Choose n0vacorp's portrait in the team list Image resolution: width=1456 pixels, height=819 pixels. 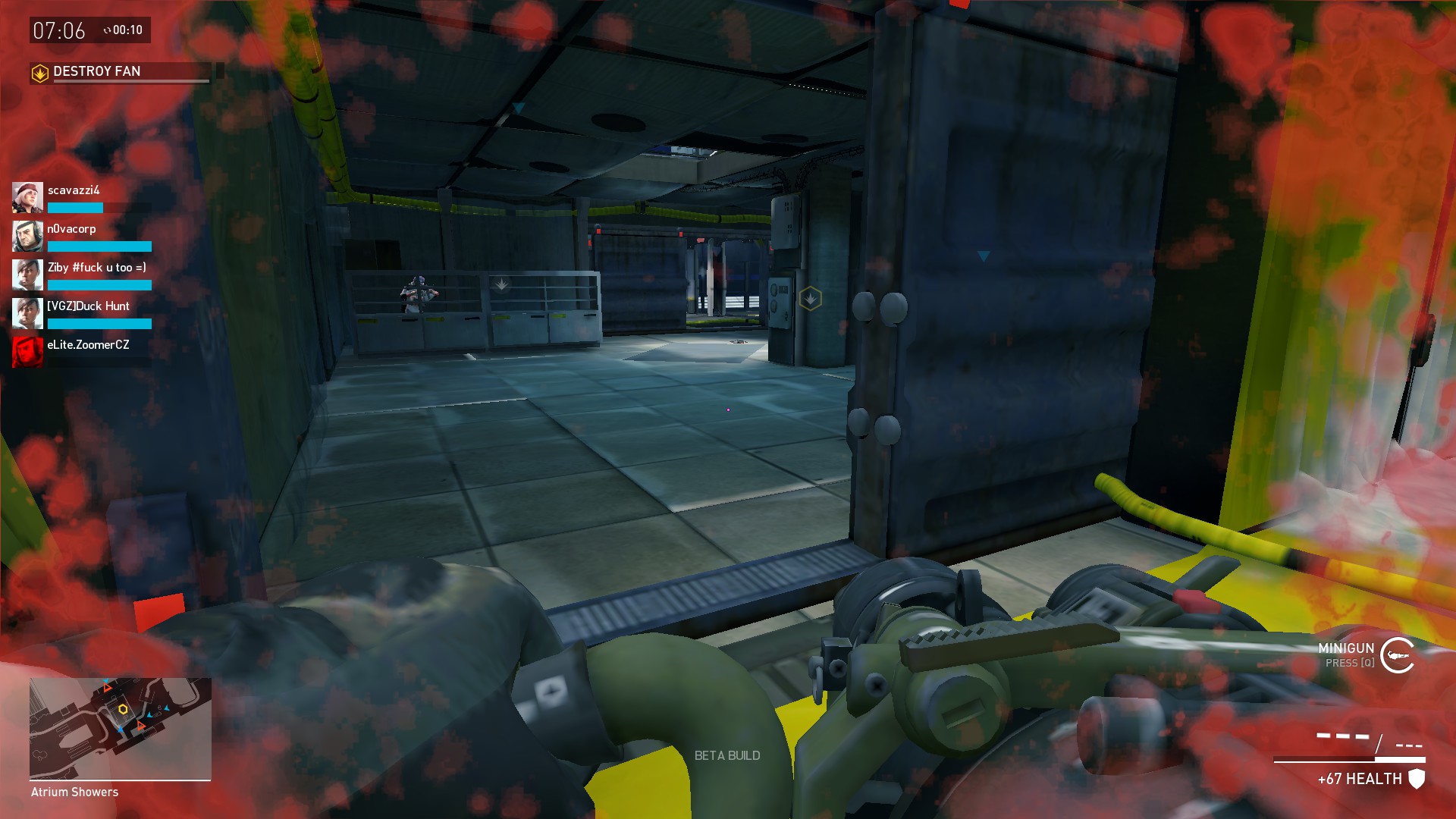27,237
